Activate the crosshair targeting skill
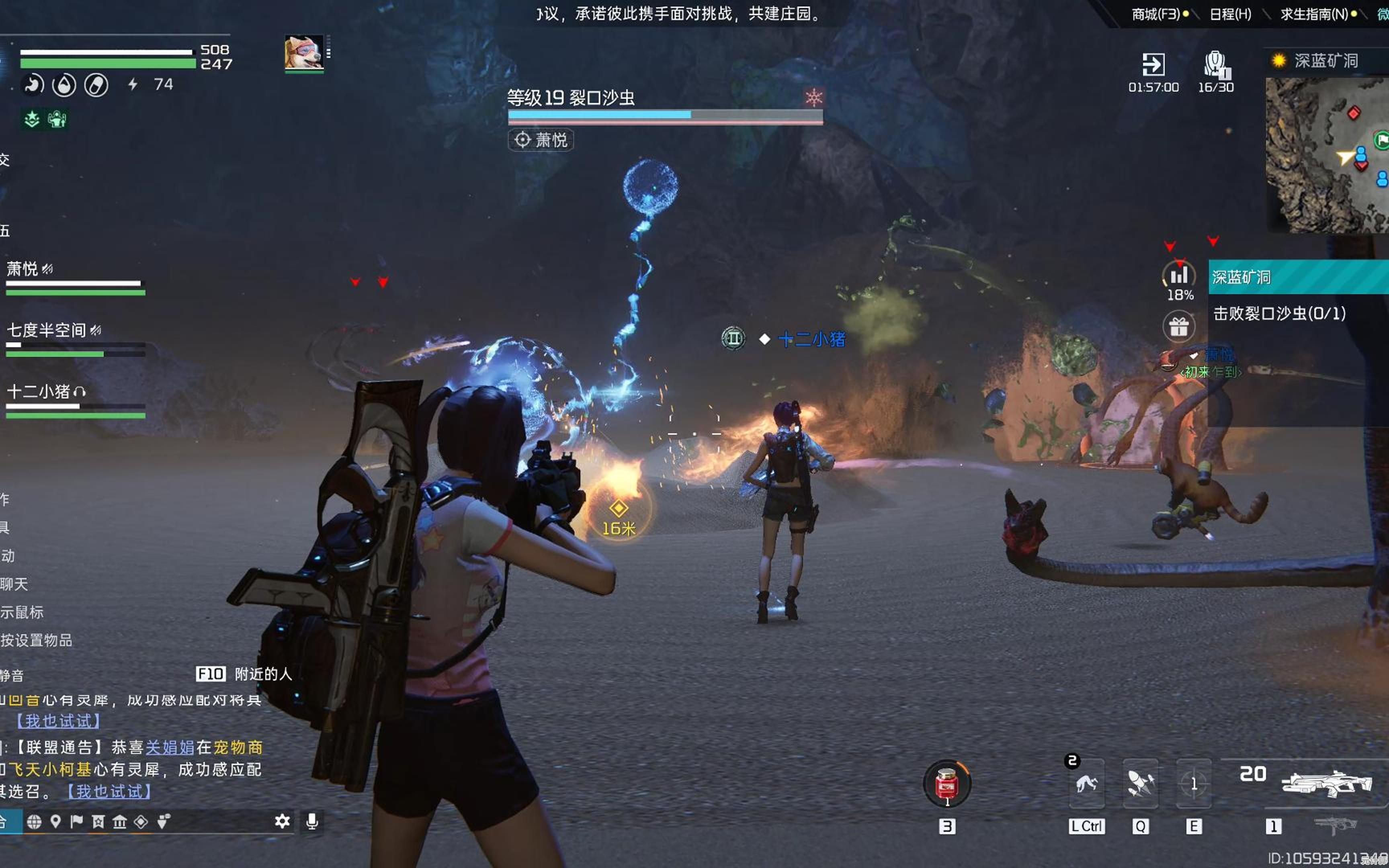 1193,784
